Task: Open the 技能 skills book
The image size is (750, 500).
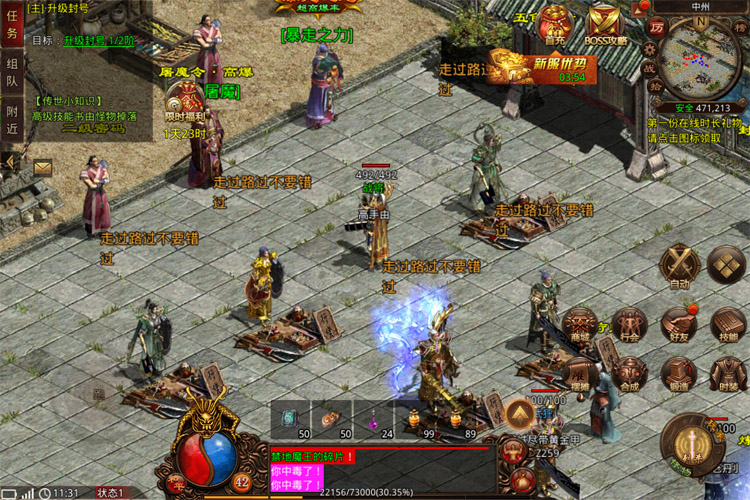Action: point(728,324)
